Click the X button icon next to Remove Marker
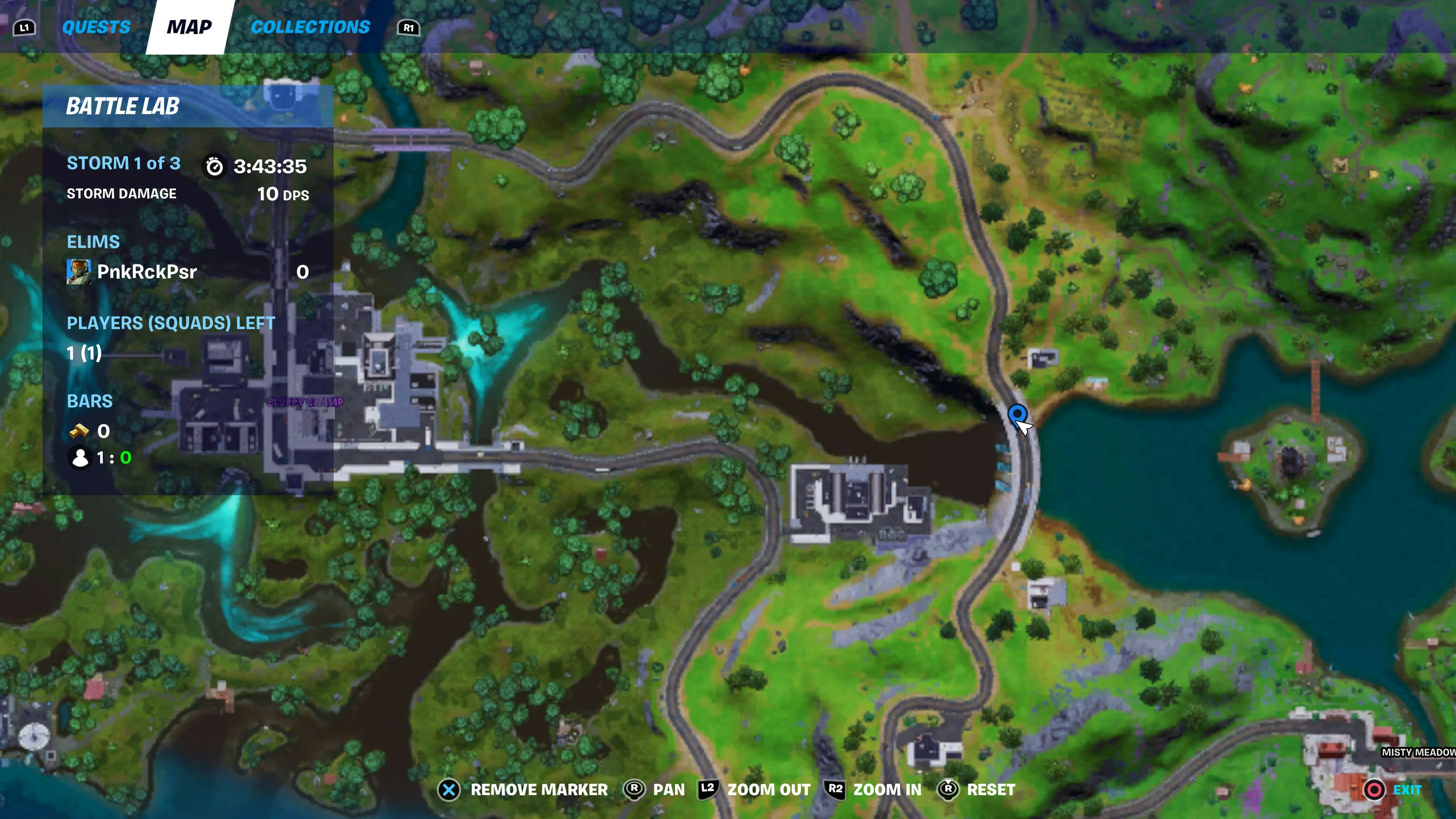Image resolution: width=1456 pixels, height=819 pixels. pos(448,789)
